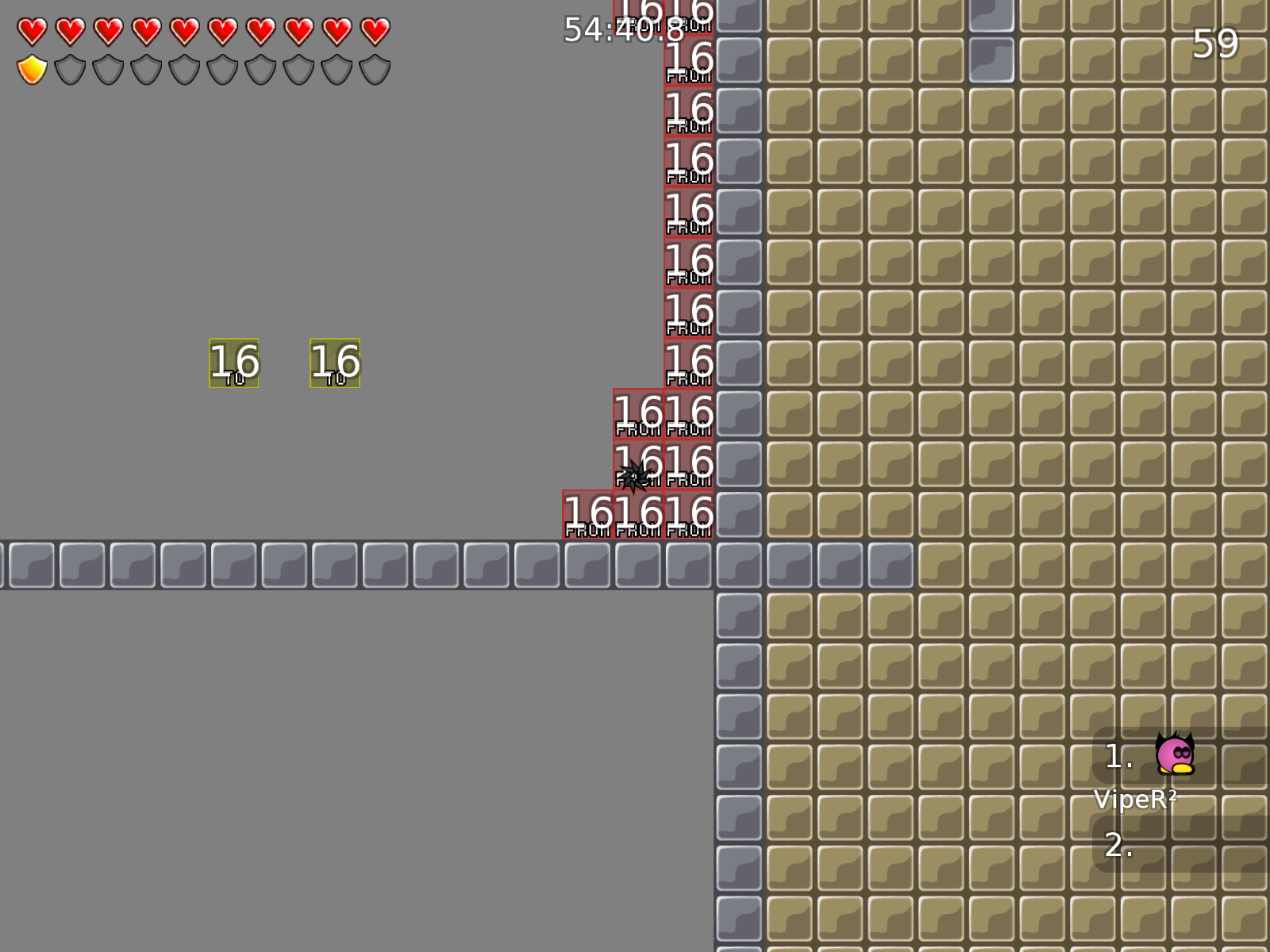1270x952 pixels.
Task: Select the leftmost '16 TO' teleporter tile
Action: pos(233,363)
